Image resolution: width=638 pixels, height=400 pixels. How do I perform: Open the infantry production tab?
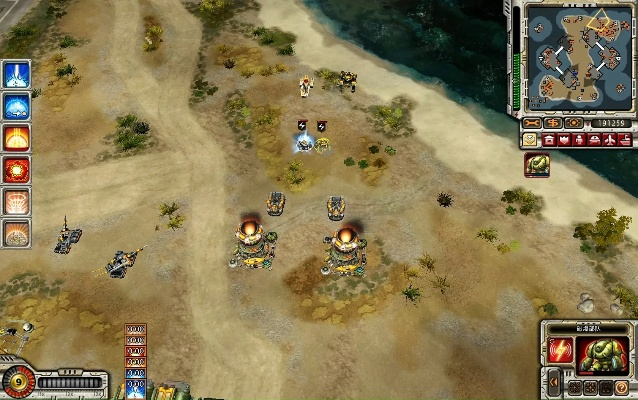coord(578,140)
